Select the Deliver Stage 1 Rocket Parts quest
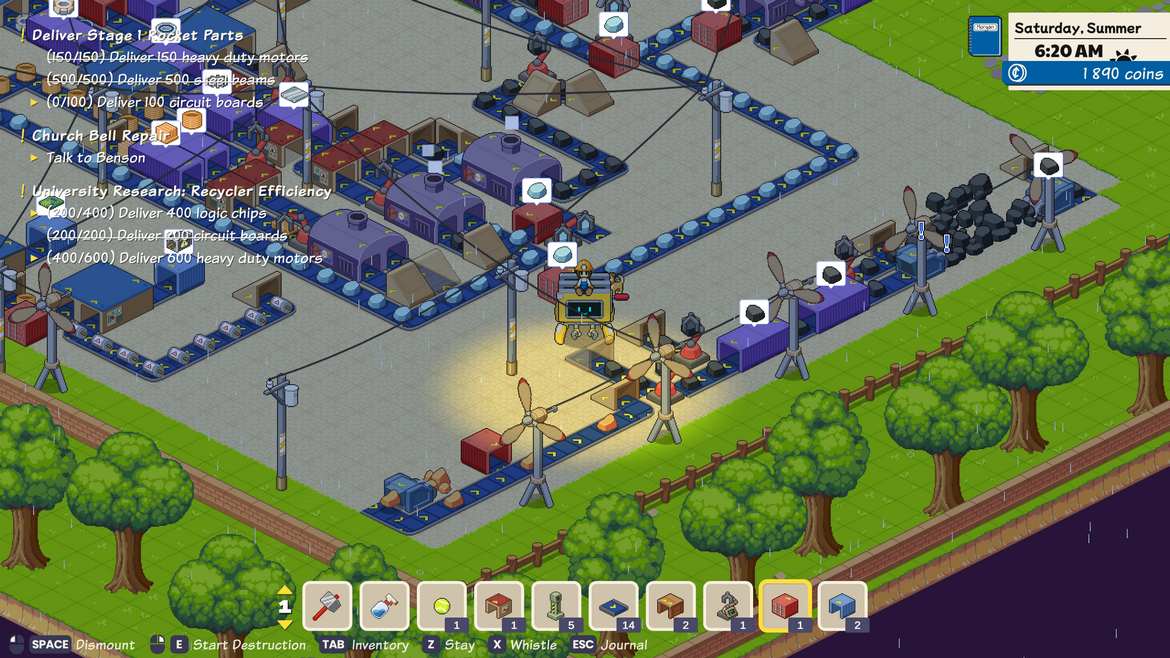Screen dimensions: 1170x658 click(137, 35)
